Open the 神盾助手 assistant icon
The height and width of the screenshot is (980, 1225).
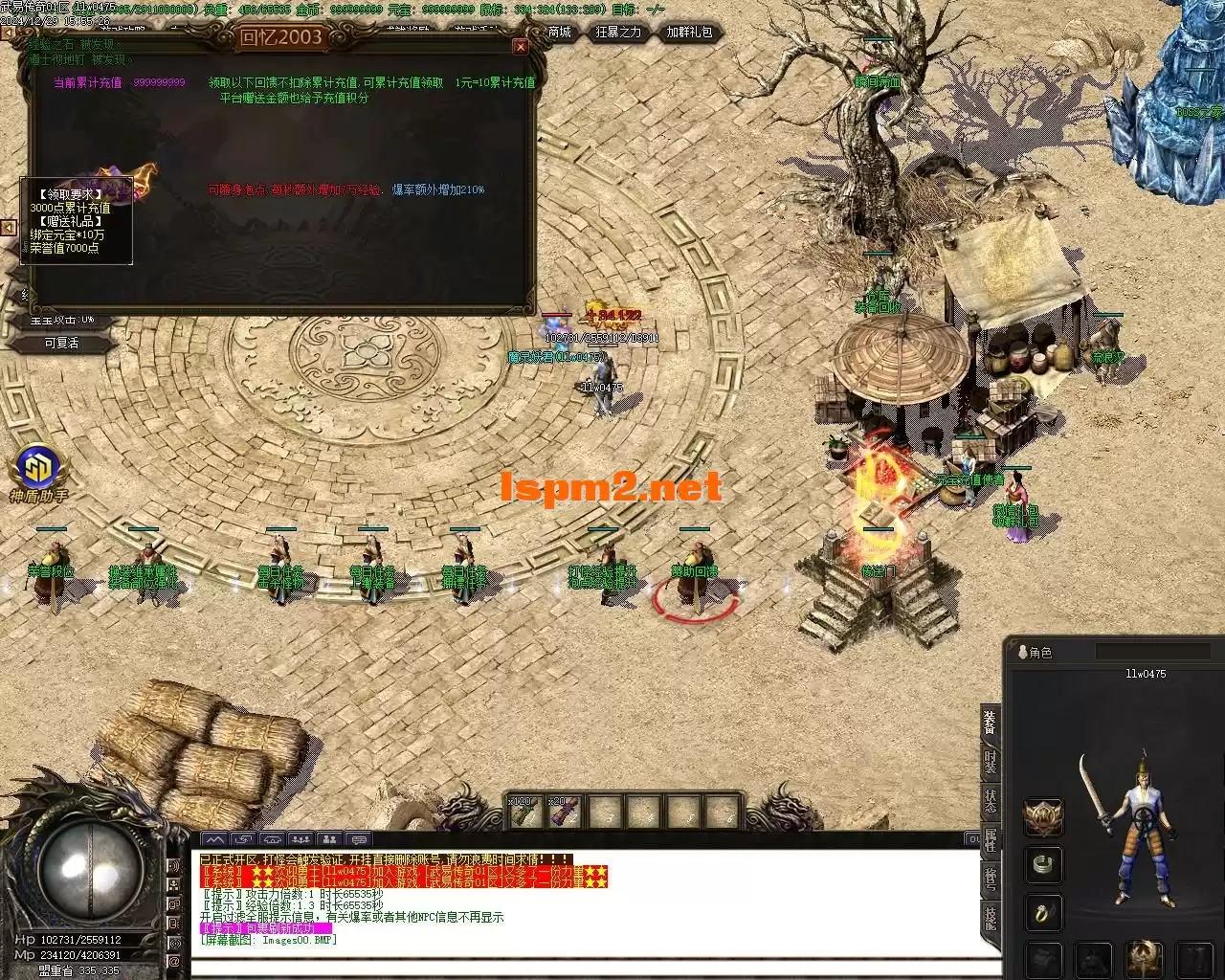tap(38, 469)
